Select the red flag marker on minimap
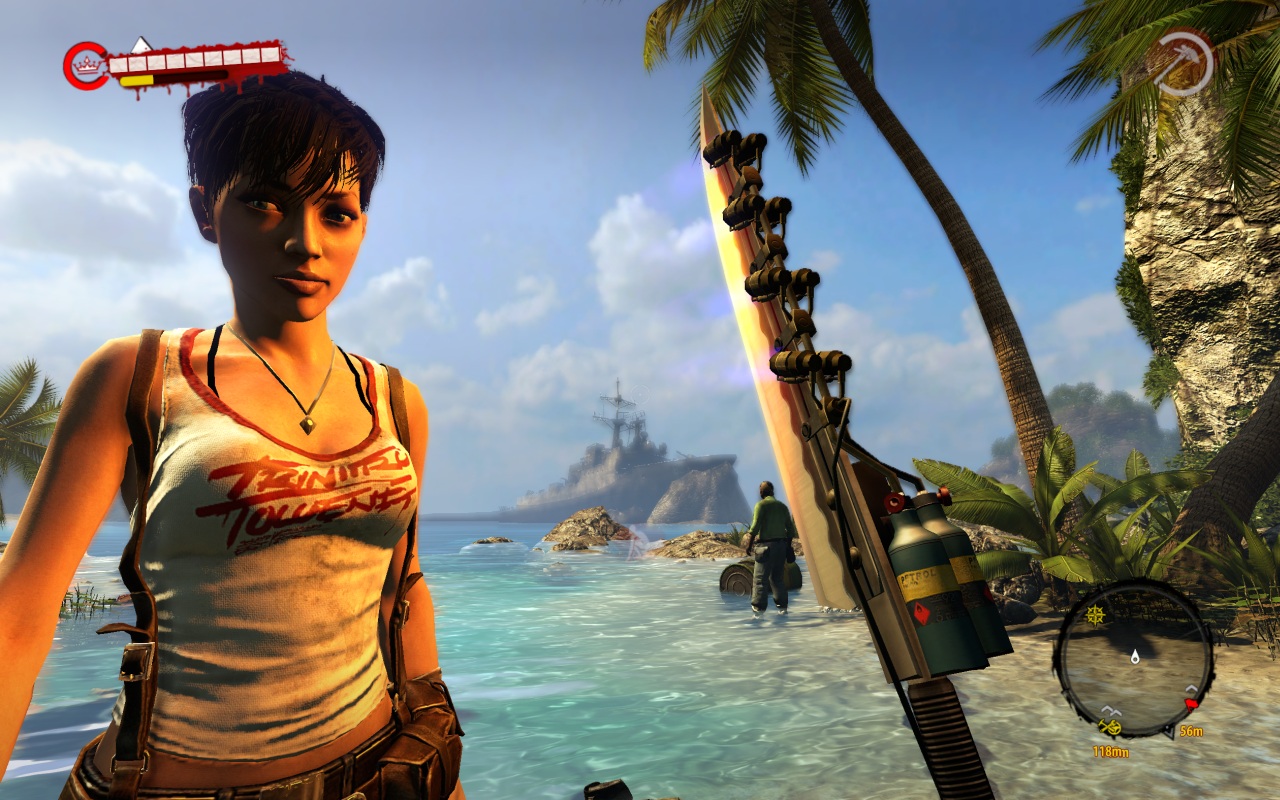1280x800 pixels. 1191,703
